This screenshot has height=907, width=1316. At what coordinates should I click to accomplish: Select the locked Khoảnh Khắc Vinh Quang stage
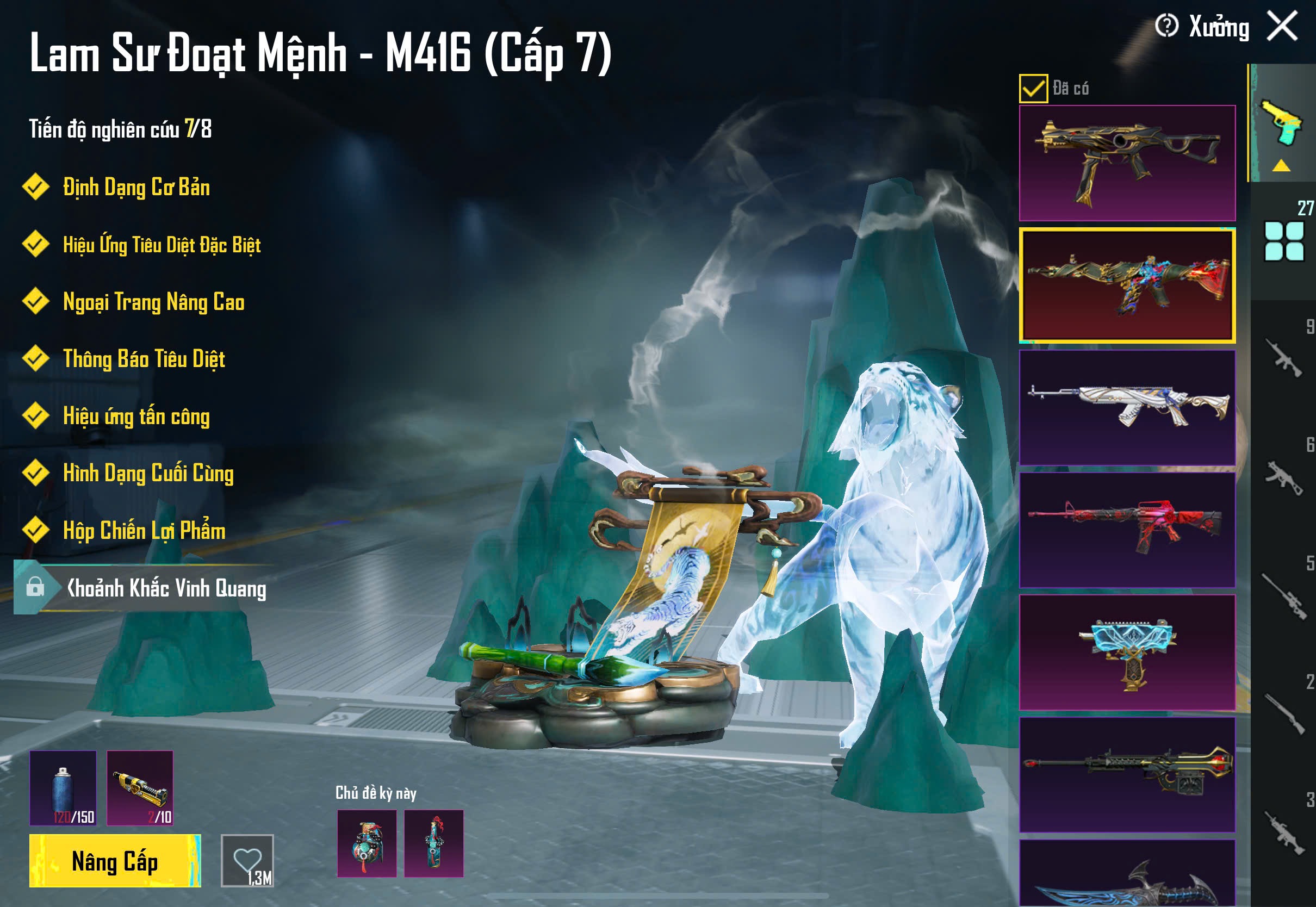pyautogui.click(x=165, y=588)
